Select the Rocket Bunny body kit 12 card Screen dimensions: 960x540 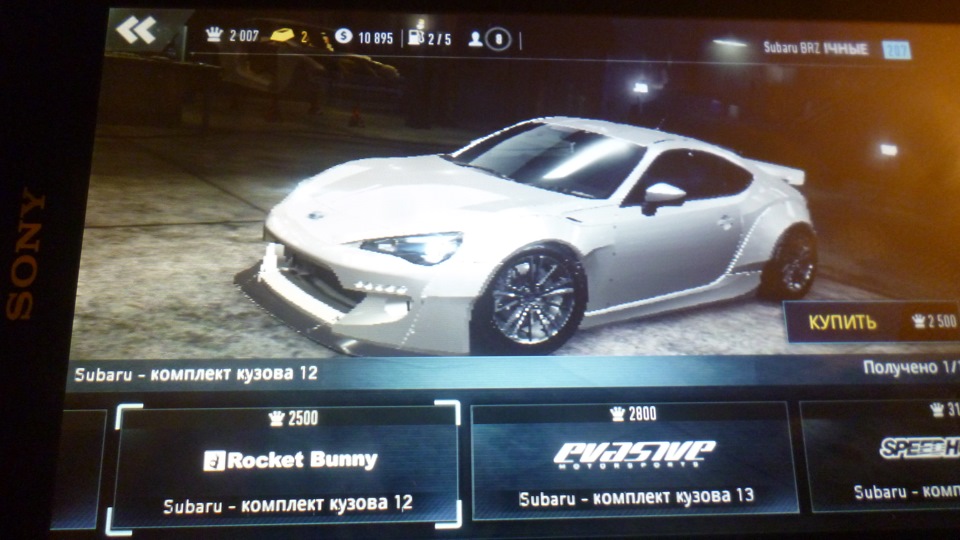coord(288,464)
